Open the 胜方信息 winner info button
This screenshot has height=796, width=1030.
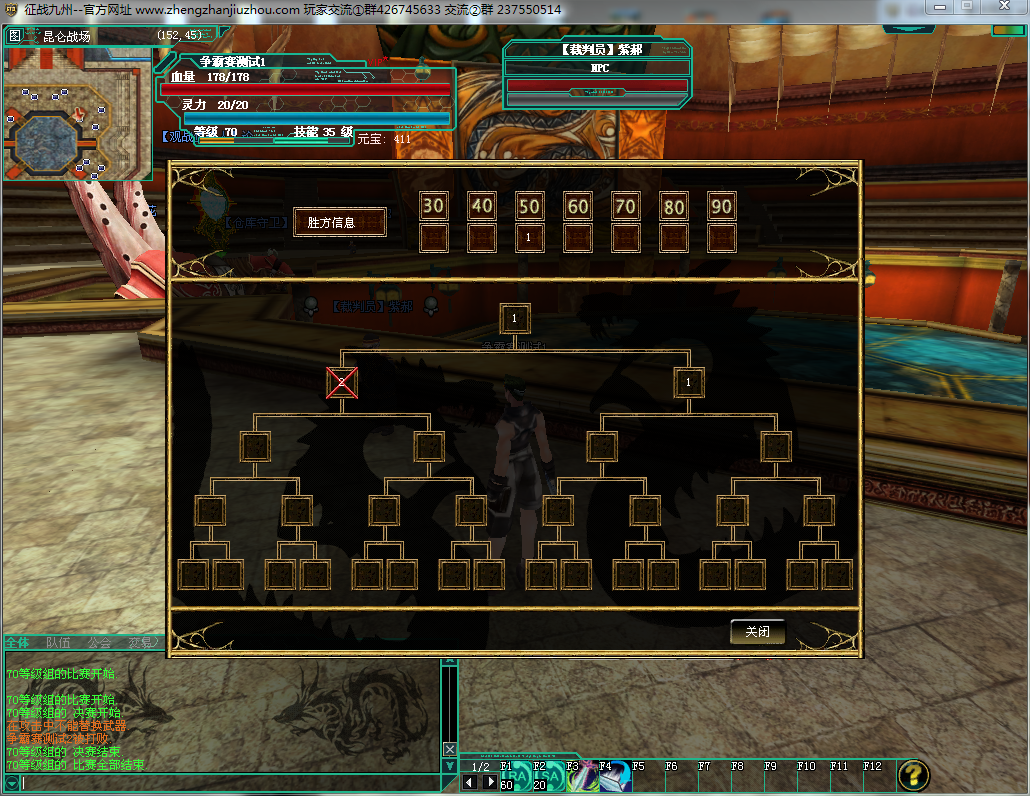339,222
